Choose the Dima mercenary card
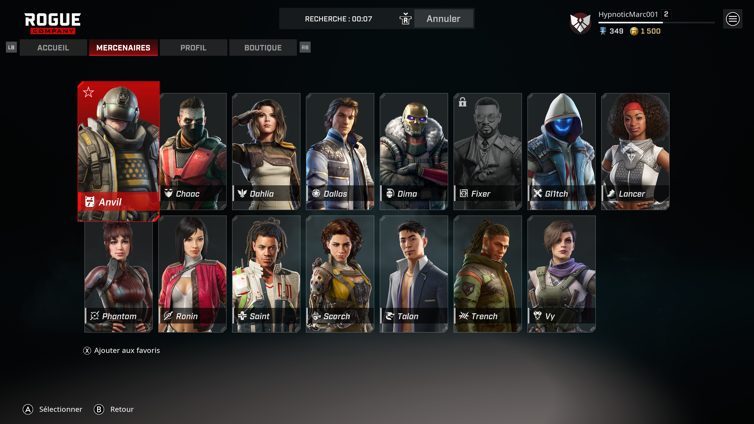The width and height of the screenshot is (754, 424). [x=414, y=150]
